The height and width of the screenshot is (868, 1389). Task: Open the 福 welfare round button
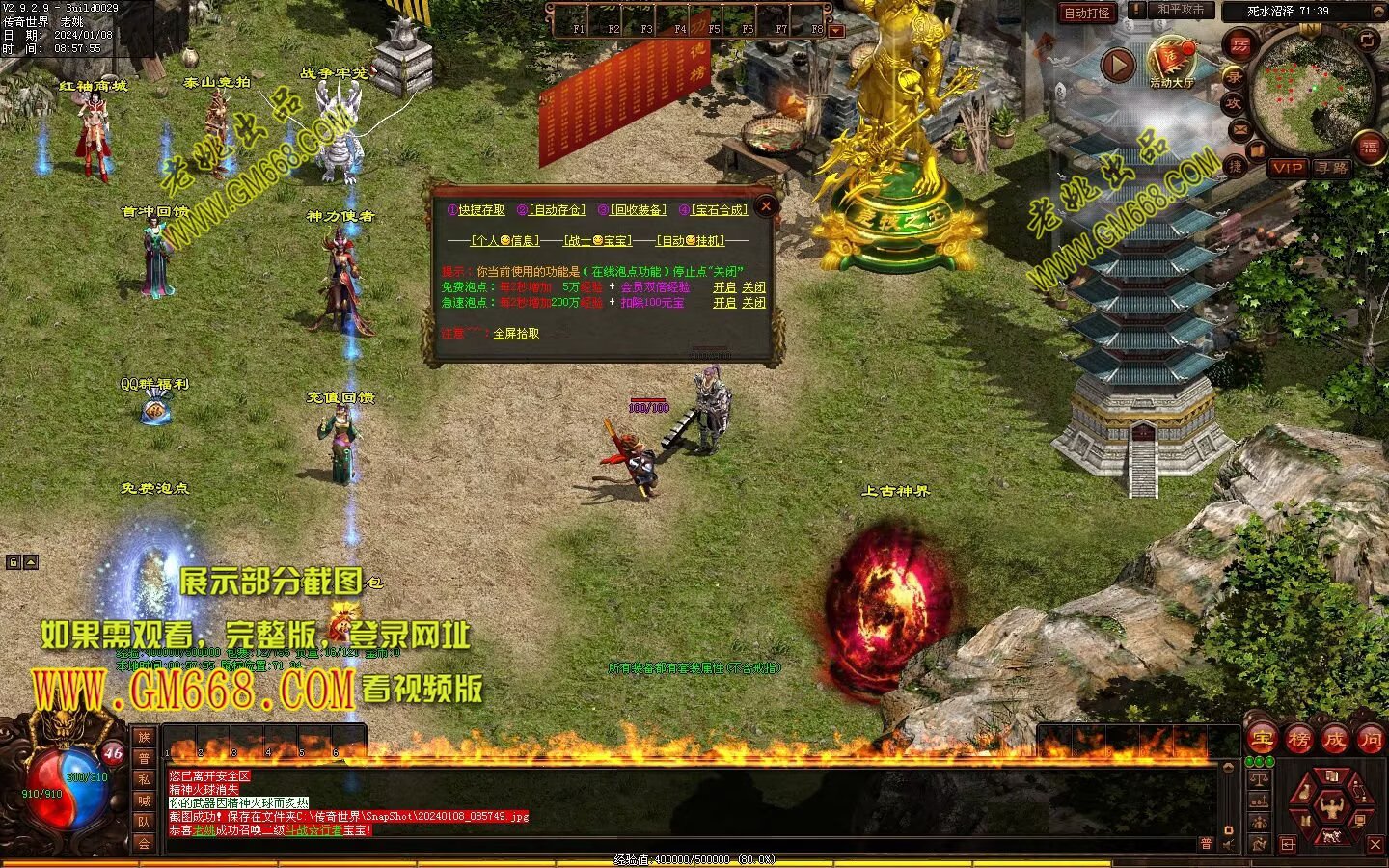click(1370, 148)
